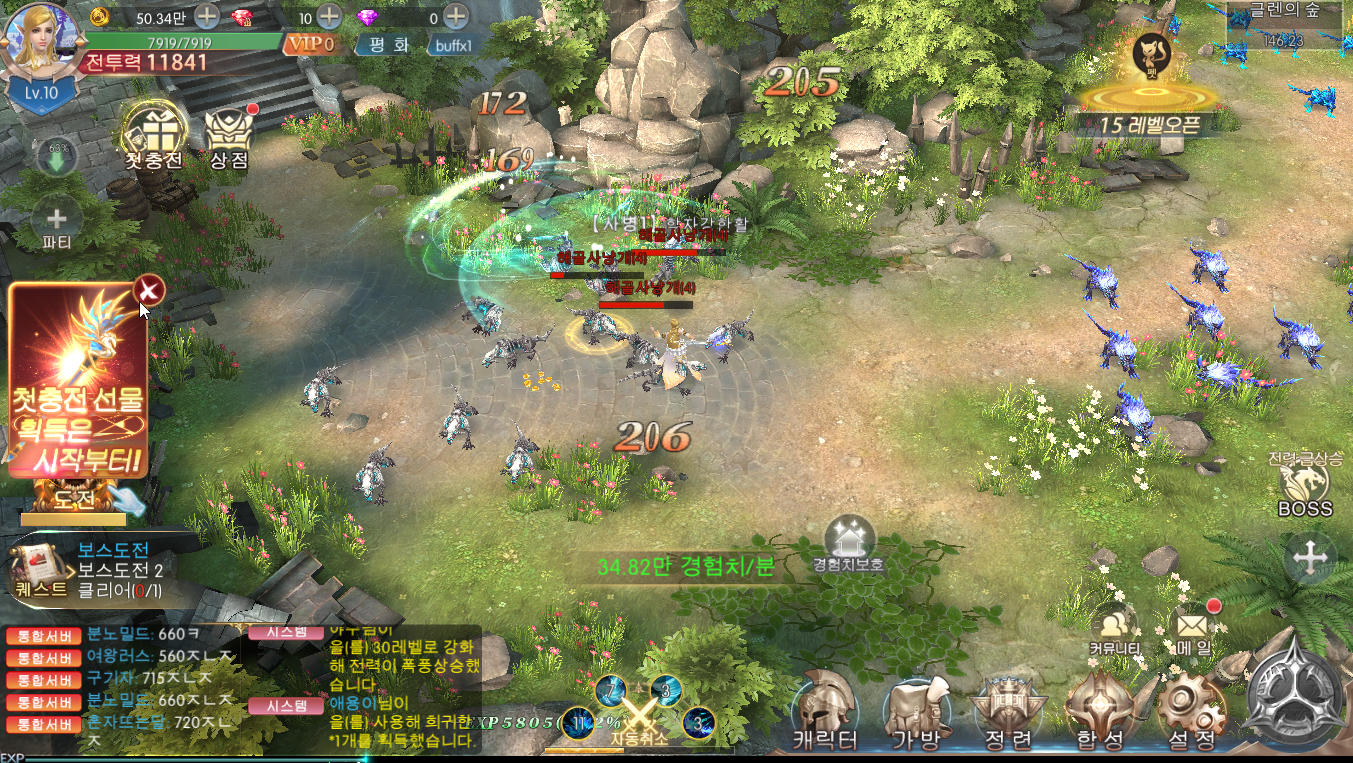Add gold with the coin plus button

(206, 16)
